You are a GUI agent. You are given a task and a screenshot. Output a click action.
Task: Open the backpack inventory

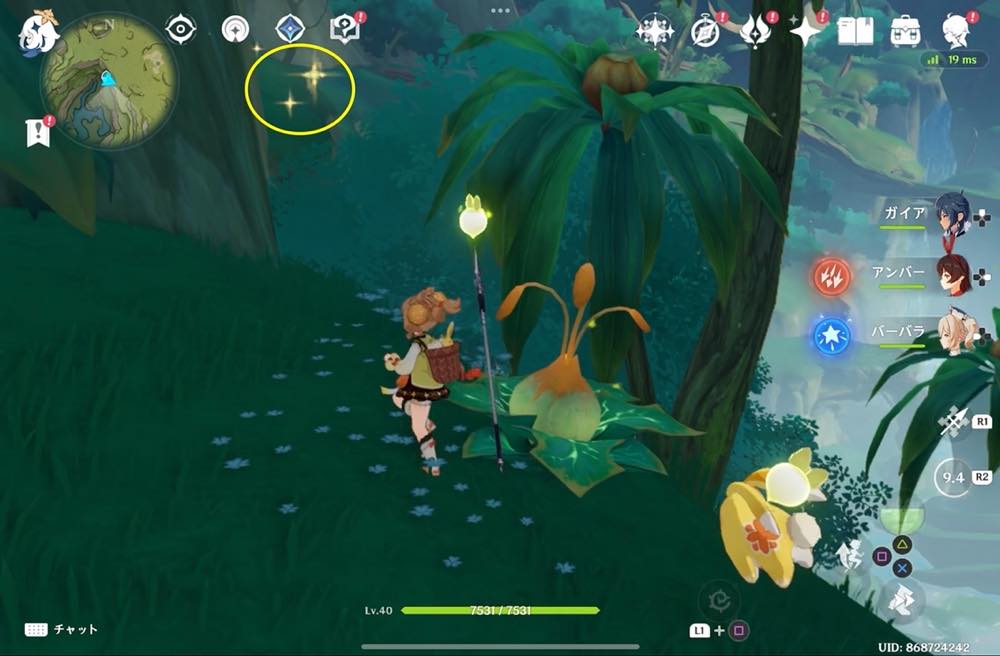click(x=906, y=31)
